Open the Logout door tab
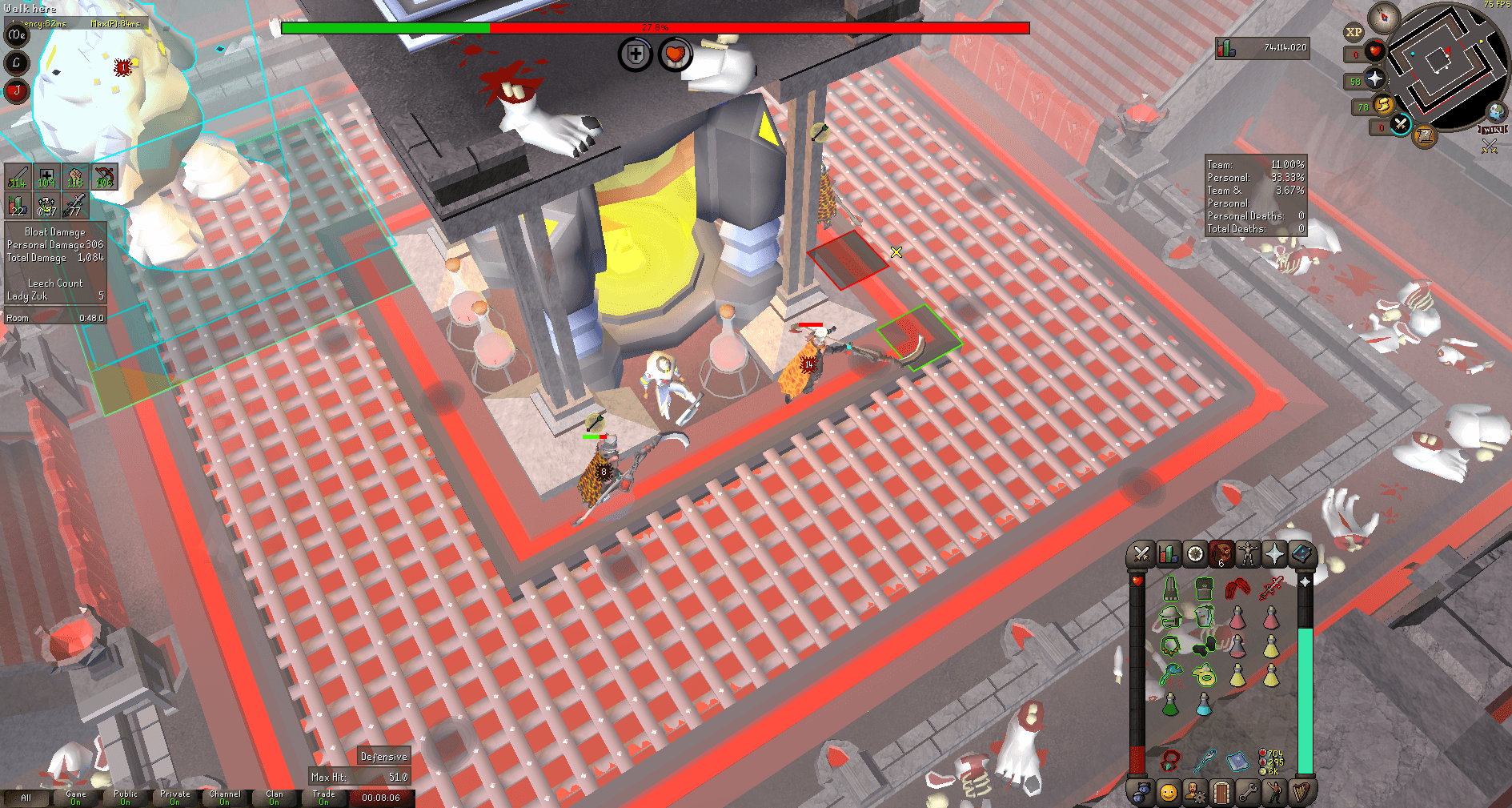This screenshot has height=808, width=1512. [x=1220, y=791]
